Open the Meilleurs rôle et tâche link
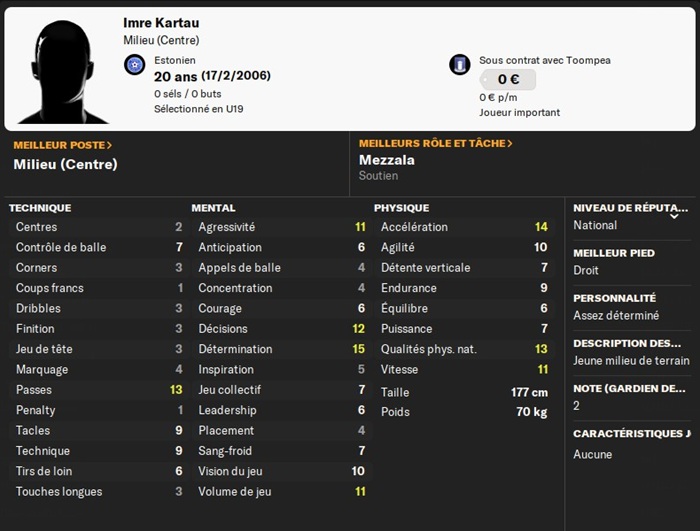Screen dimensions: 700x531 435,144
